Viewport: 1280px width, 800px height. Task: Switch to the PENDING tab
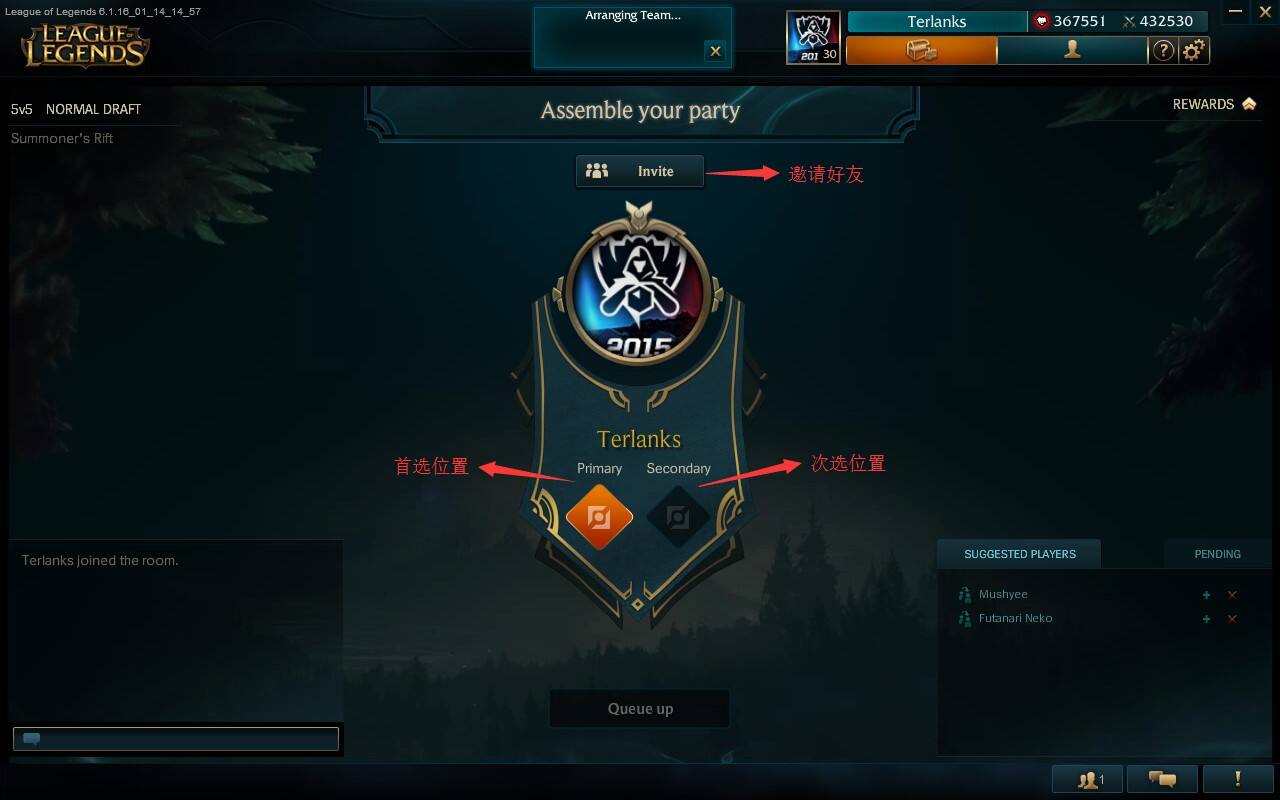tap(1216, 554)
